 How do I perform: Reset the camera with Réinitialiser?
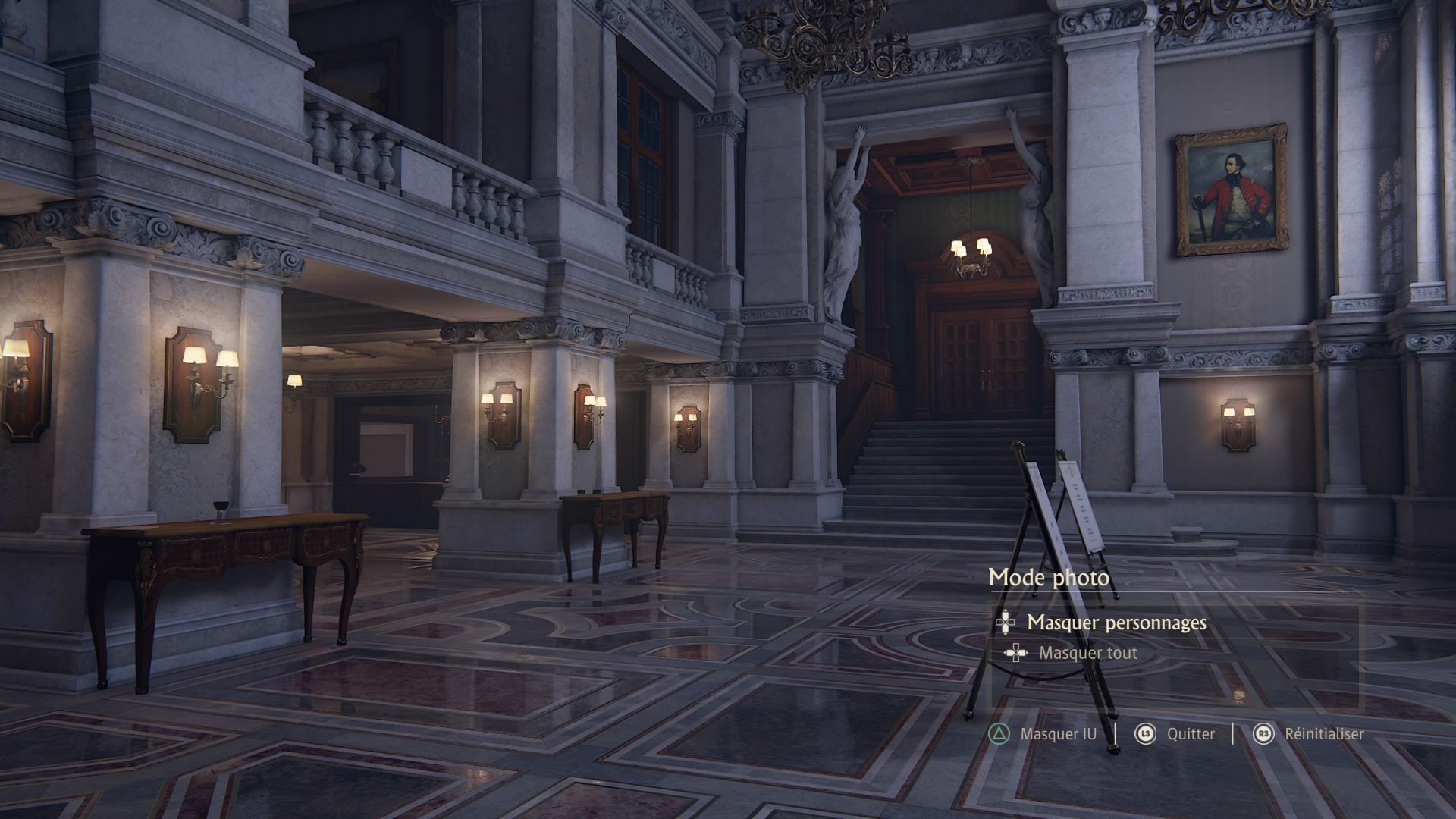pos(1323,734)
